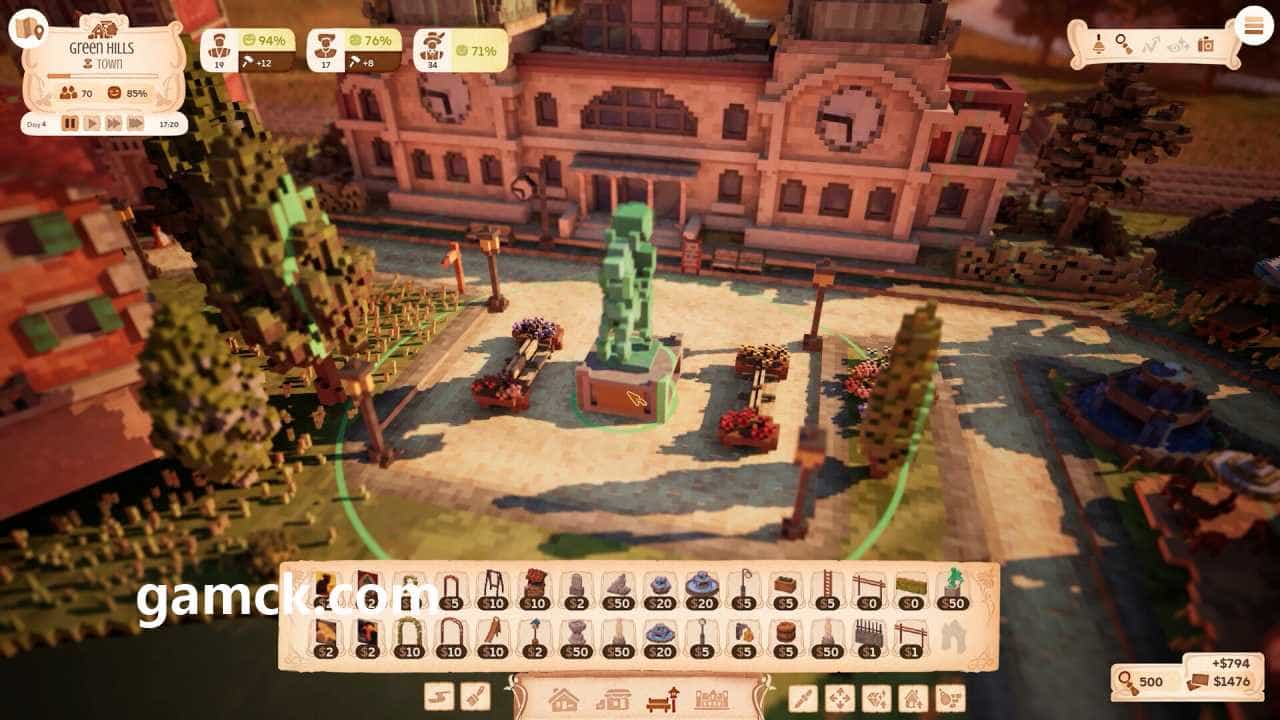
Task: Activate the paintbrush tool
Action: (x=474, y=696)
